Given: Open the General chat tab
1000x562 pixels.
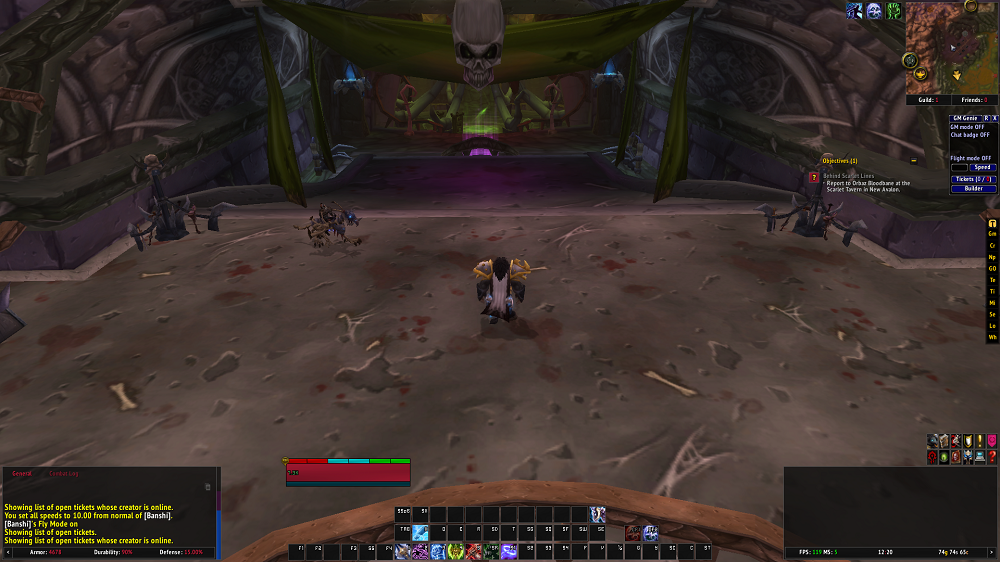Looking at the screenshot, I should [22, 472].
